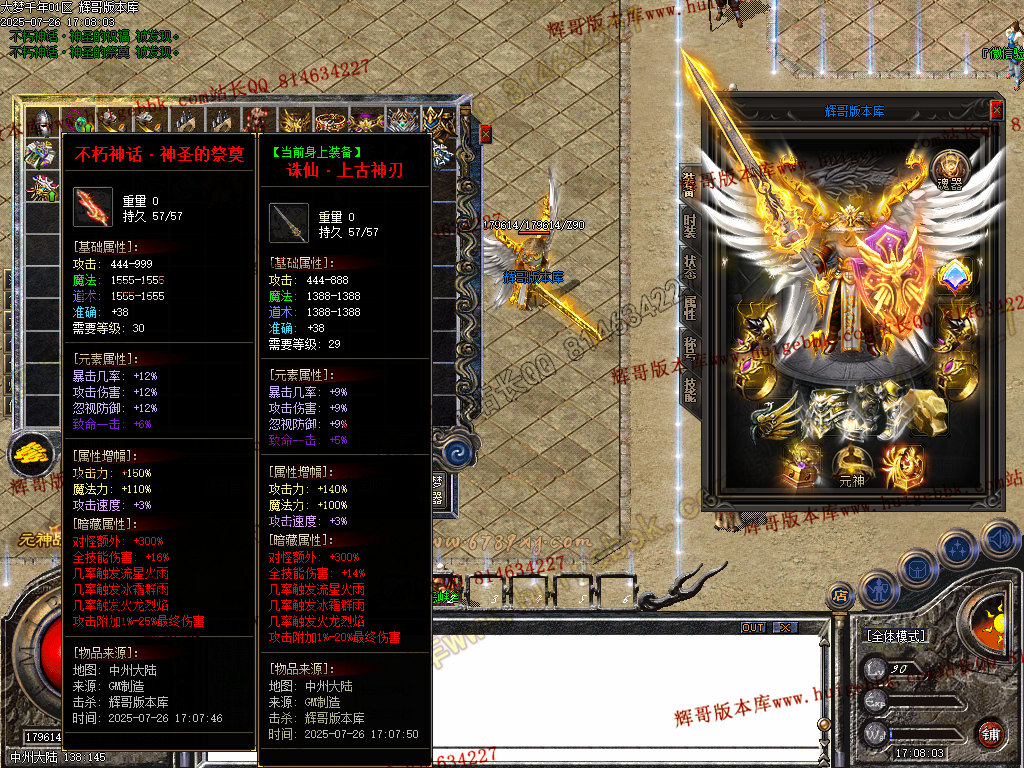
Task: Click the 元神 spirit slot
Action: point(851,465)
